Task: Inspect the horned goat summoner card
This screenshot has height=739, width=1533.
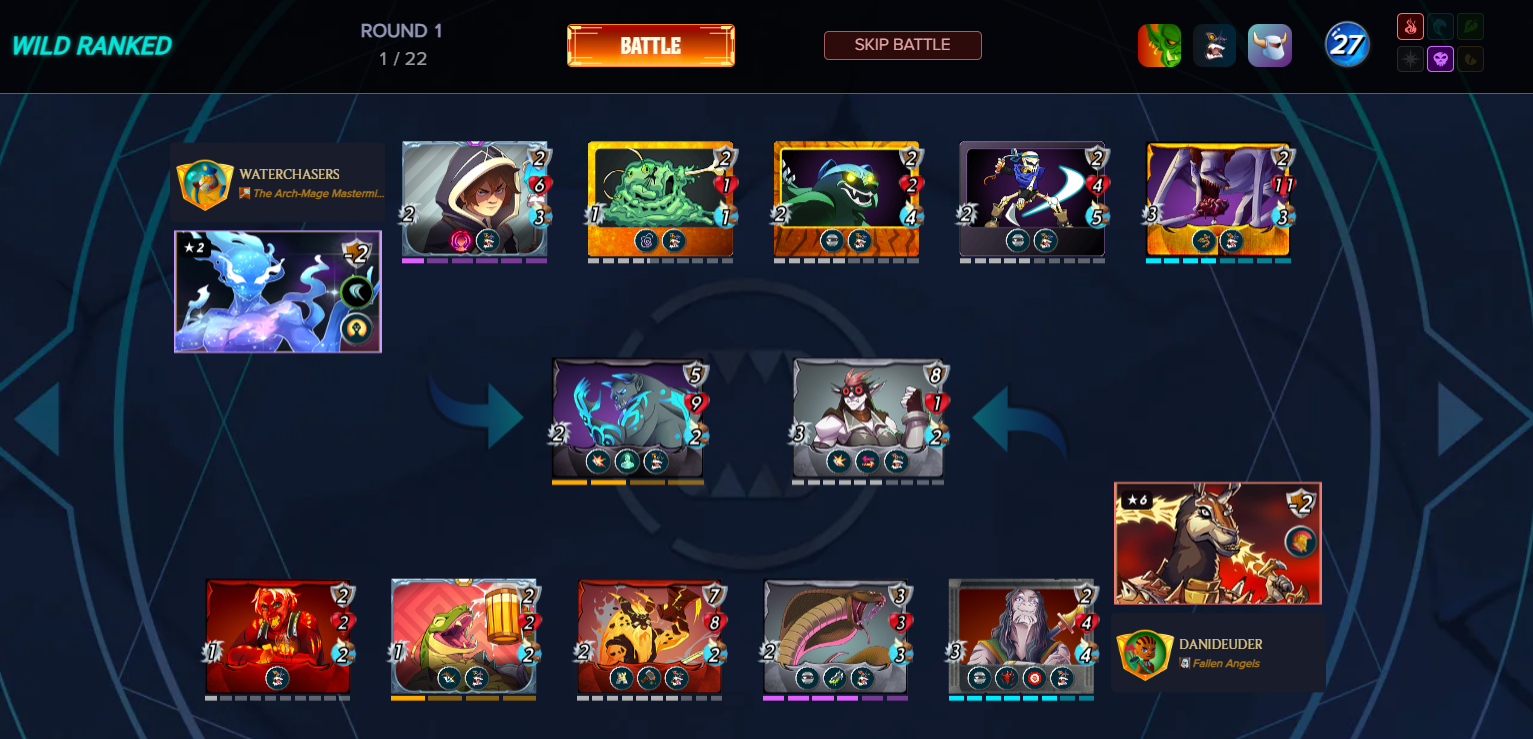Action: [x=1217, y=543]
